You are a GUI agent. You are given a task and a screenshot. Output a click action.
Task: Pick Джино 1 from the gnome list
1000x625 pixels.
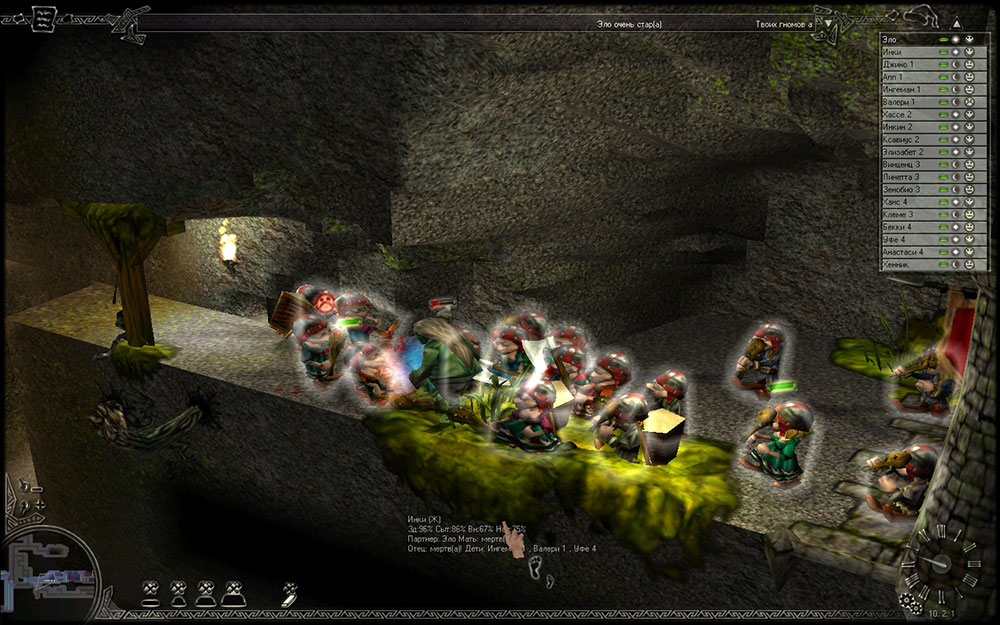click(x=905, y=64)
